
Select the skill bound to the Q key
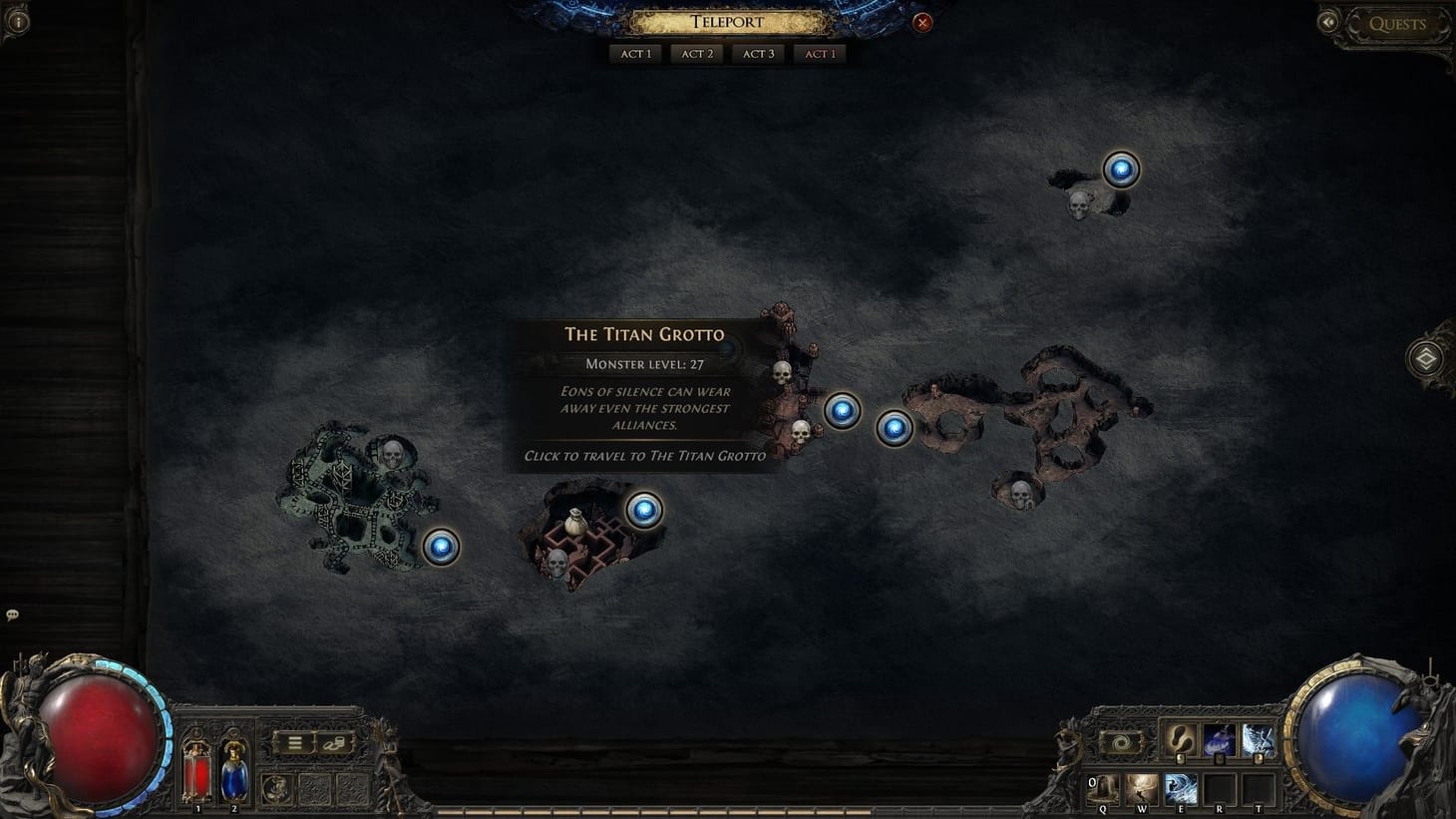coord(1101,788)
